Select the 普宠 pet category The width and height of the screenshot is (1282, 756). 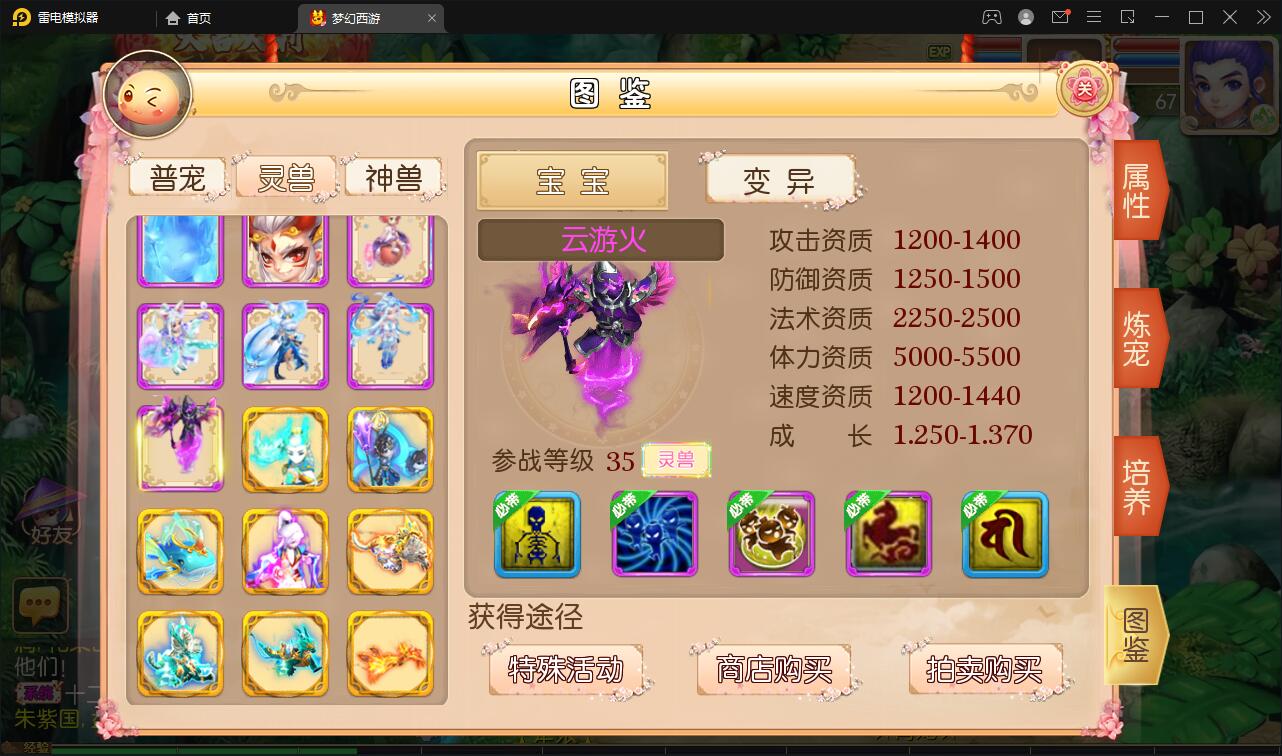(x=177, y=177)
